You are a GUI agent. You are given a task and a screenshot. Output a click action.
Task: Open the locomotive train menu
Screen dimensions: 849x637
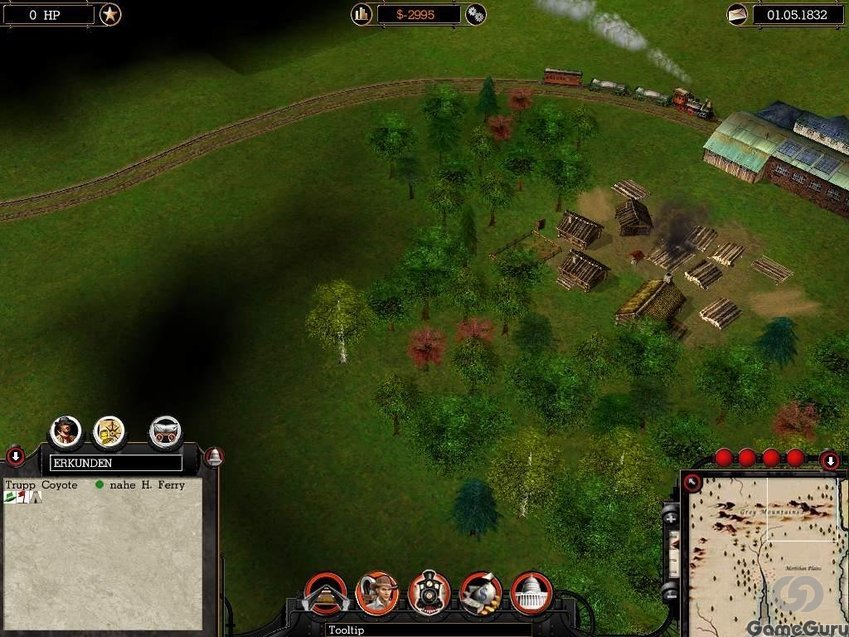[x=429, y=593]
